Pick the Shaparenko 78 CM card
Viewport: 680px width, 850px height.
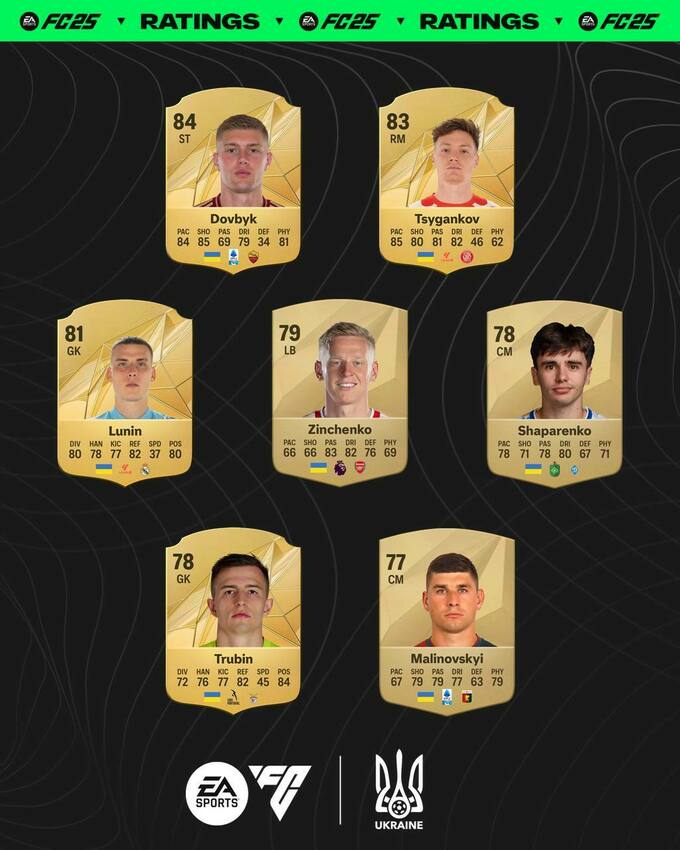point(554,392)
